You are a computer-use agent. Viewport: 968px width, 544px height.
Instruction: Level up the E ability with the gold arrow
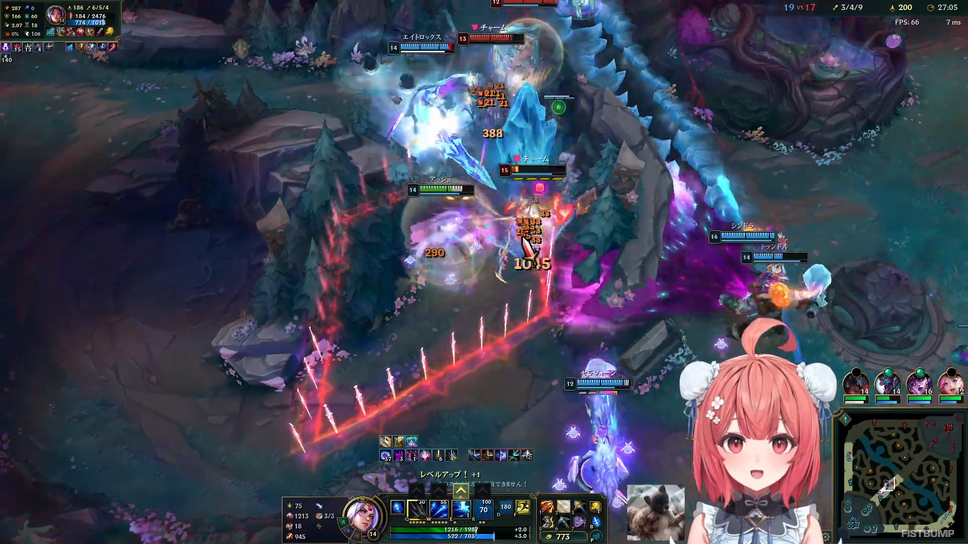click(x=461, y=491)
